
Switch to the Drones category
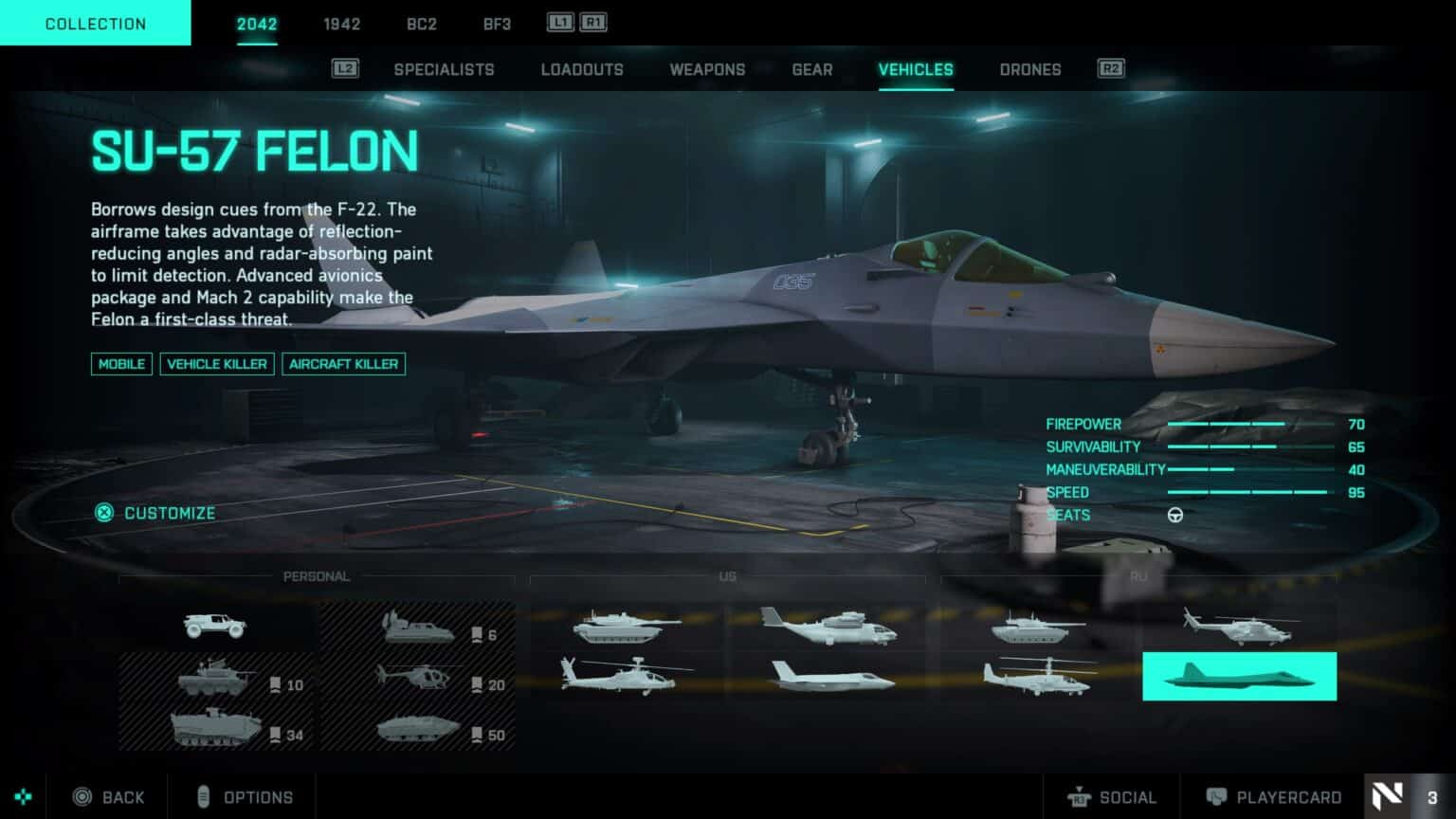coord(1030,69)
